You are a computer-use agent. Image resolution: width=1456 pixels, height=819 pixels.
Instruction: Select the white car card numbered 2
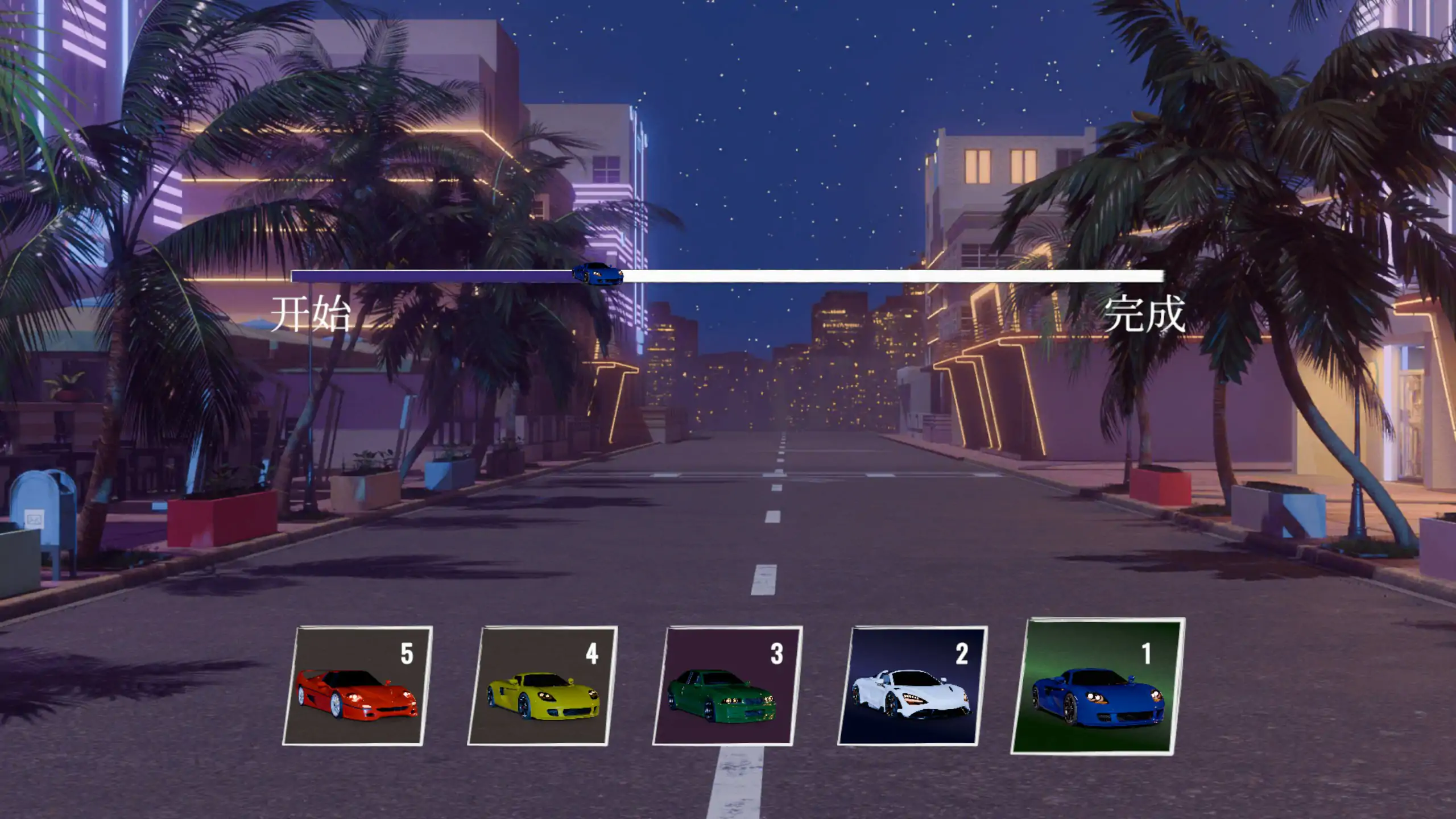point(912,686)
